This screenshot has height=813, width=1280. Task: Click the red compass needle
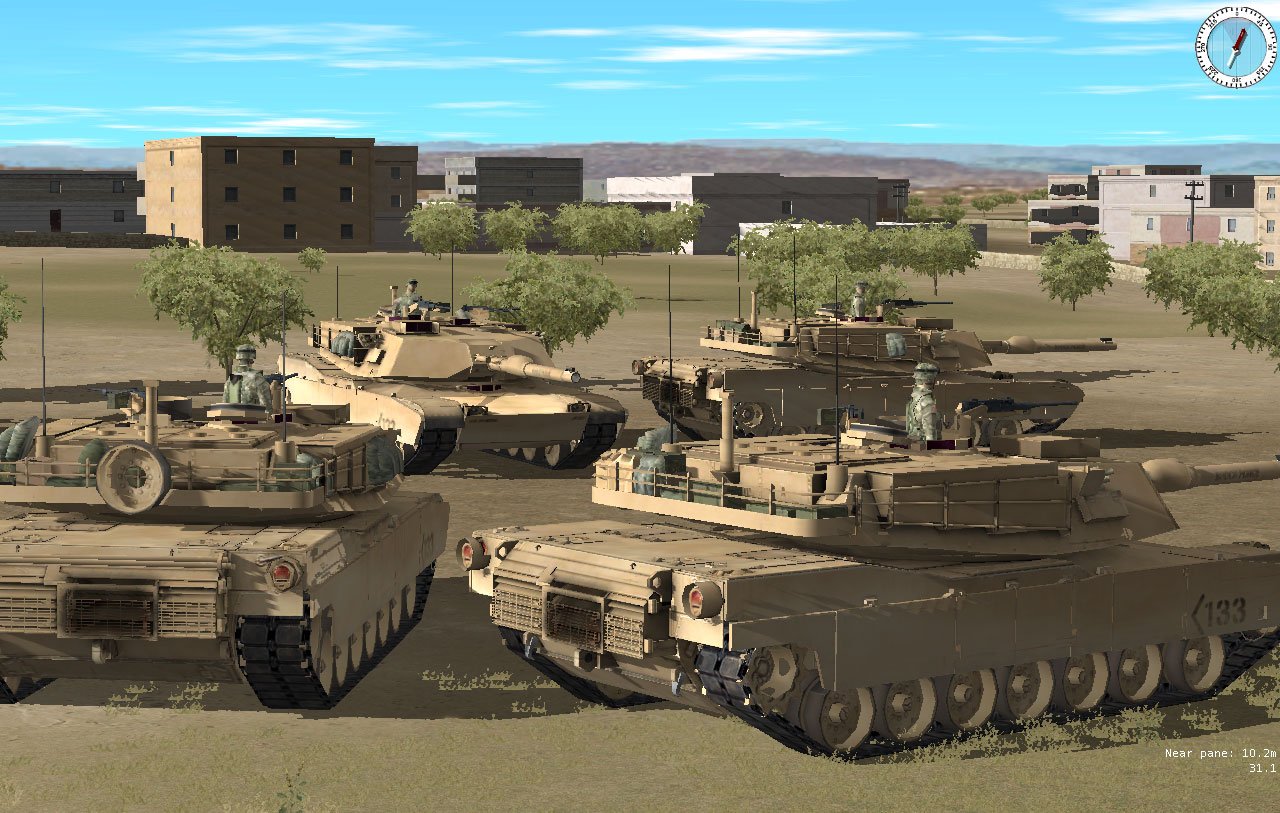click(1240, 38)
